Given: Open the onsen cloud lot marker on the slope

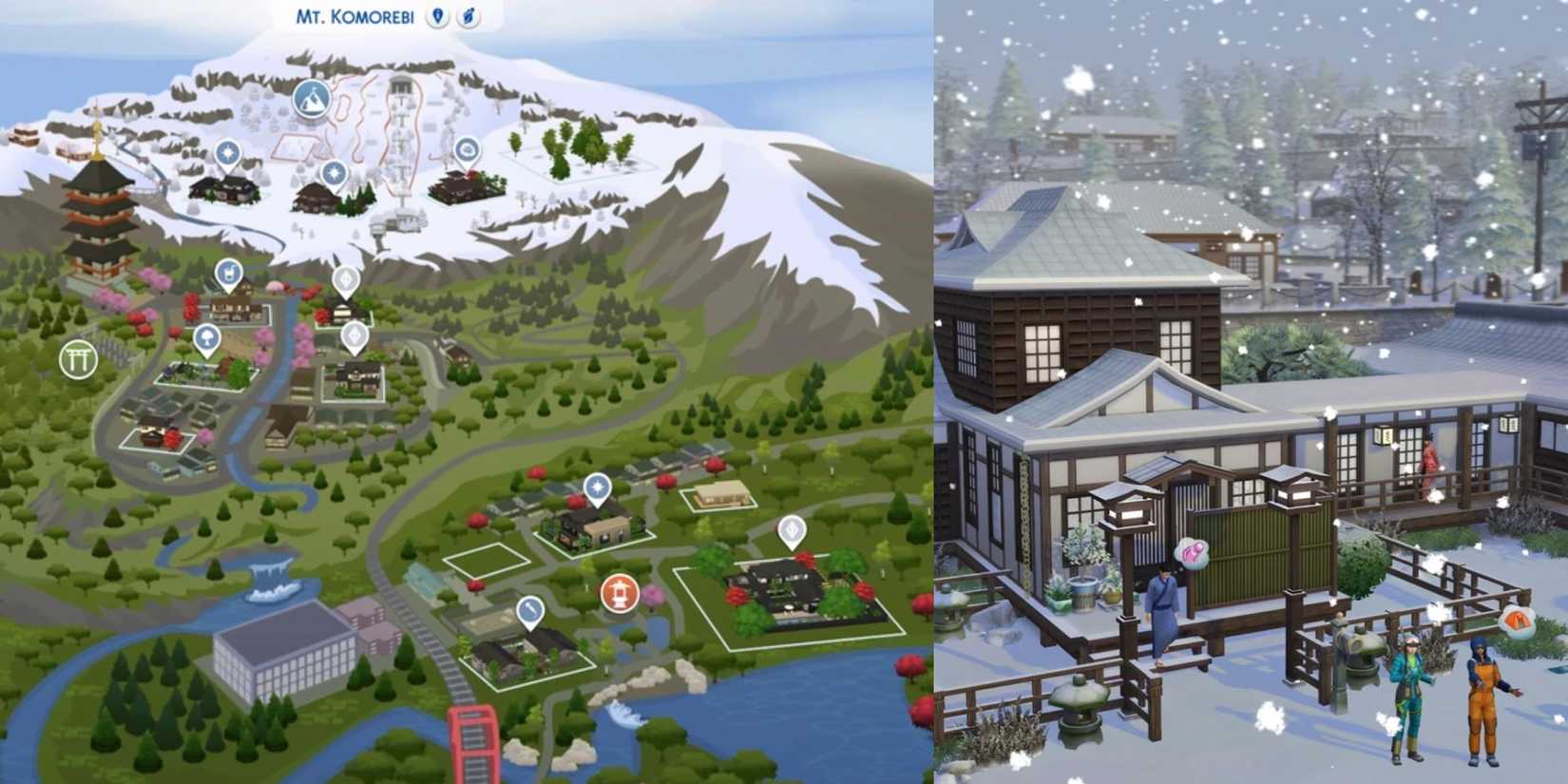Looking at the screenshot, I should (x=468, y=150).
